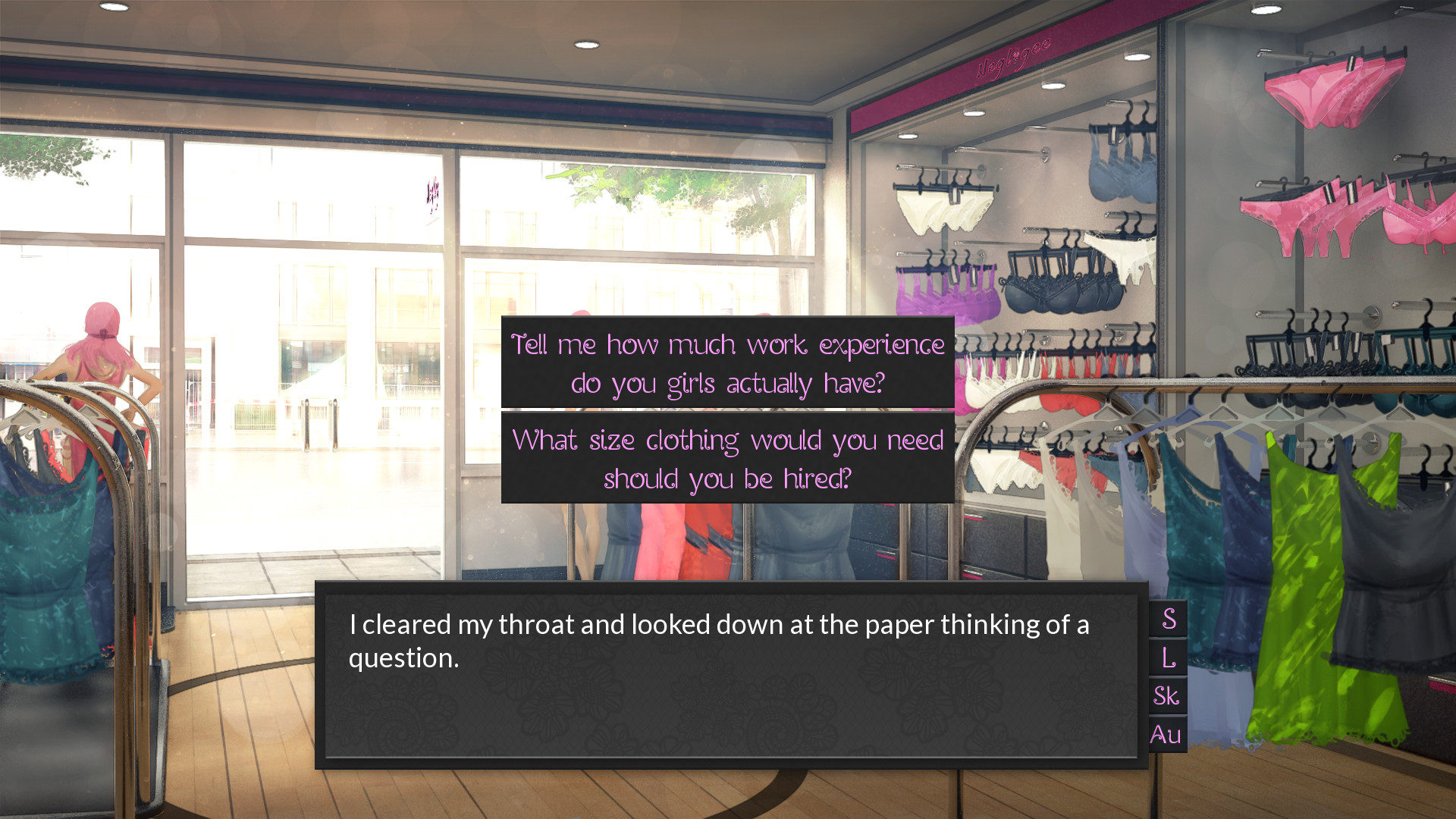1456x819 pixels.
Task: Choose the work experience question option
Action: (x=727, y=363)
